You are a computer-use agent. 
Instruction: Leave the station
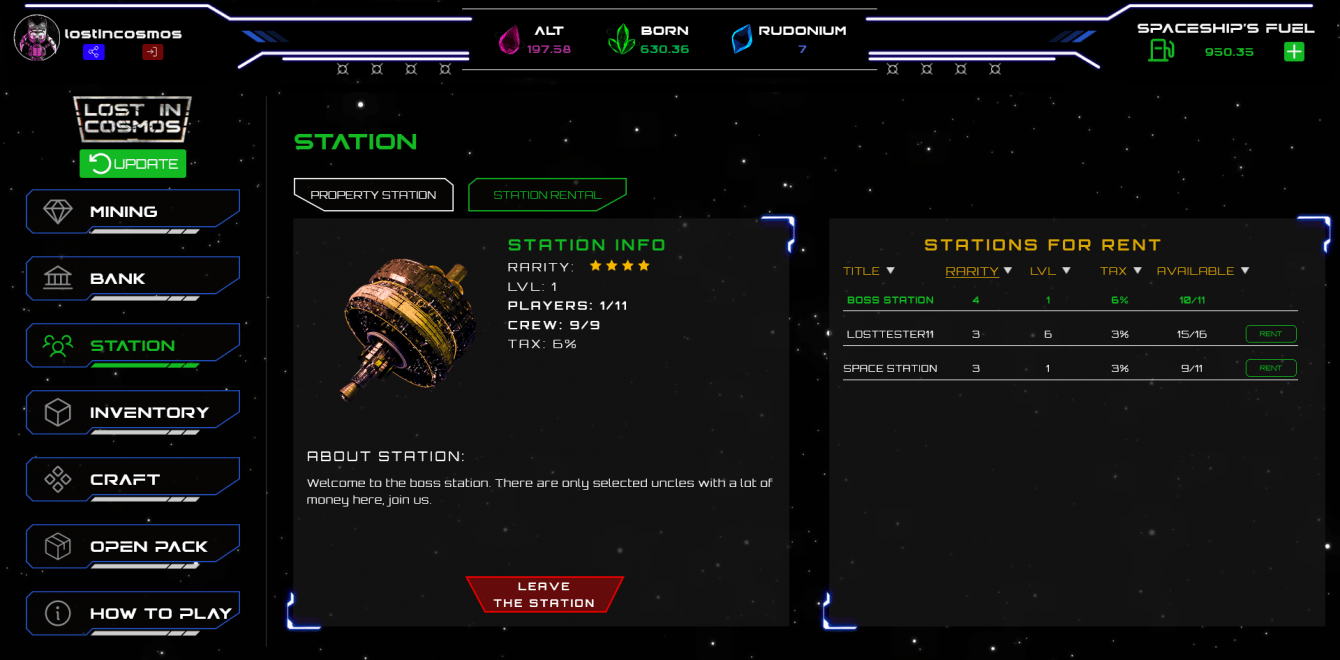tap(544, 595)
